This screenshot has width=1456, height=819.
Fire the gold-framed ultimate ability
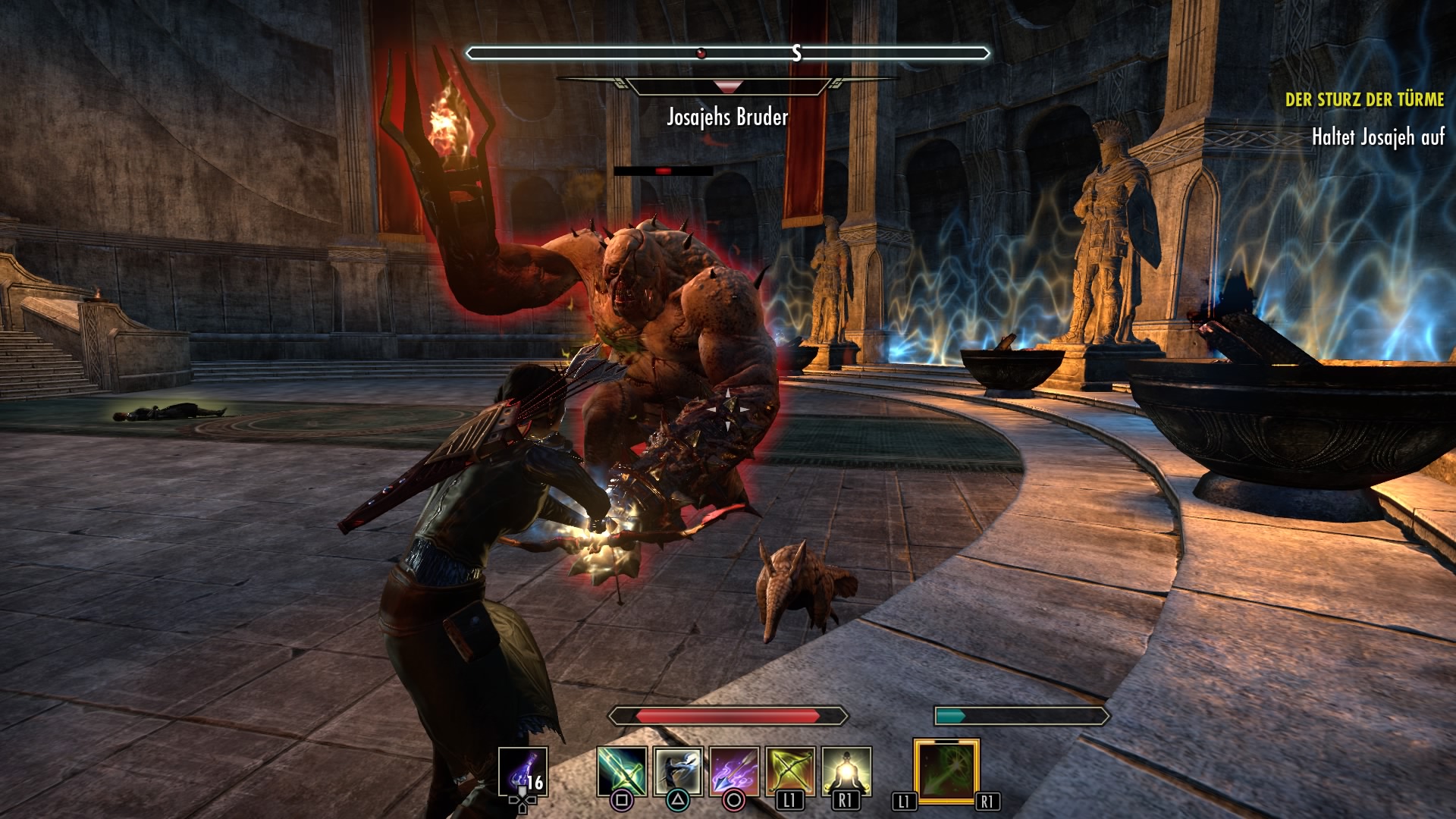(x=946, y=771)
